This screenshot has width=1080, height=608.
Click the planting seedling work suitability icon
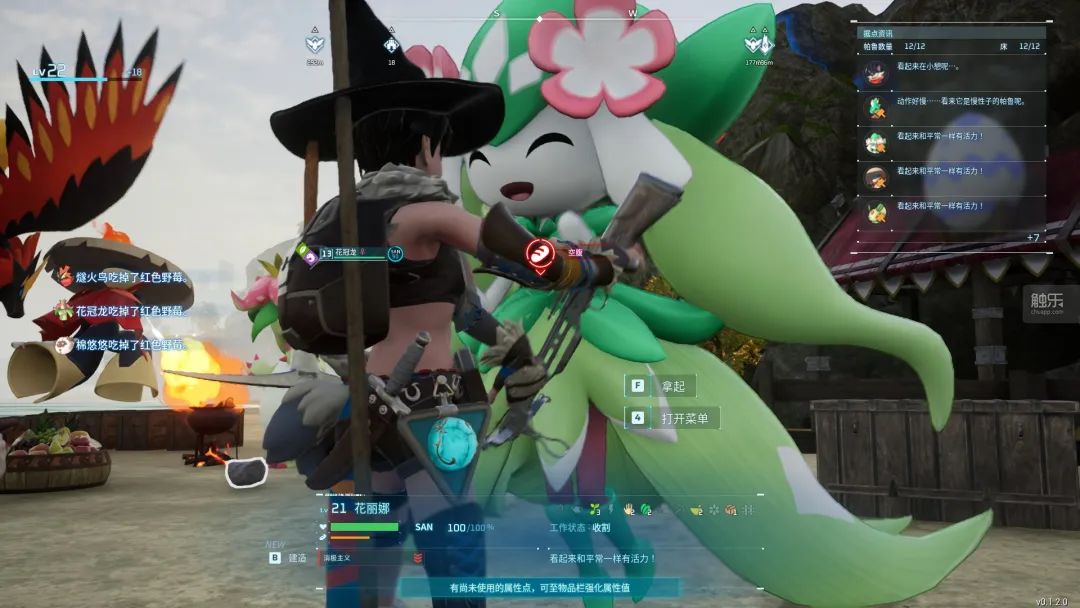pyautogui.click(x=594, y=509)
